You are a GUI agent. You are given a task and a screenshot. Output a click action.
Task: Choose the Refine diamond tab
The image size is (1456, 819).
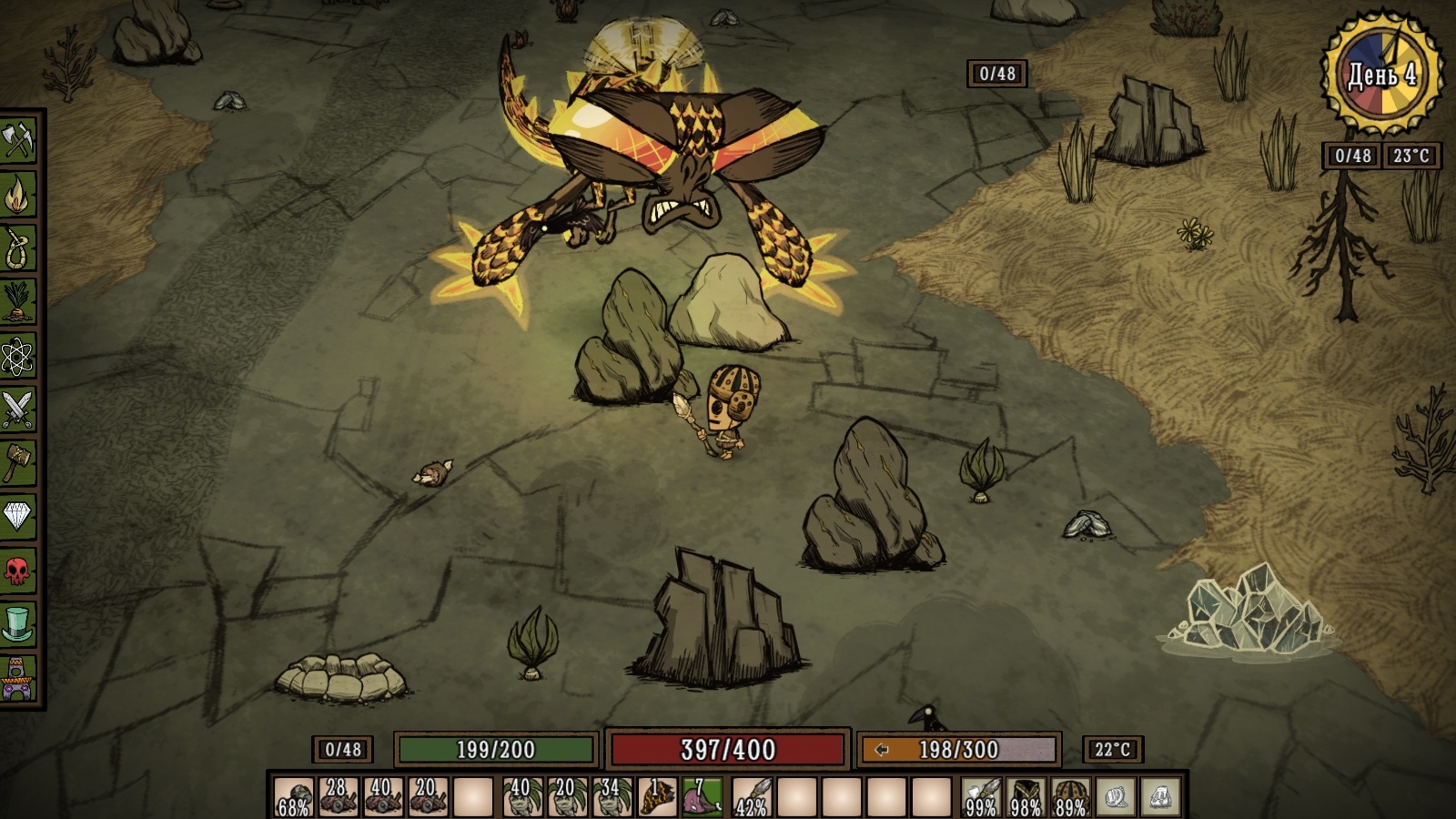tap(18, 517)
